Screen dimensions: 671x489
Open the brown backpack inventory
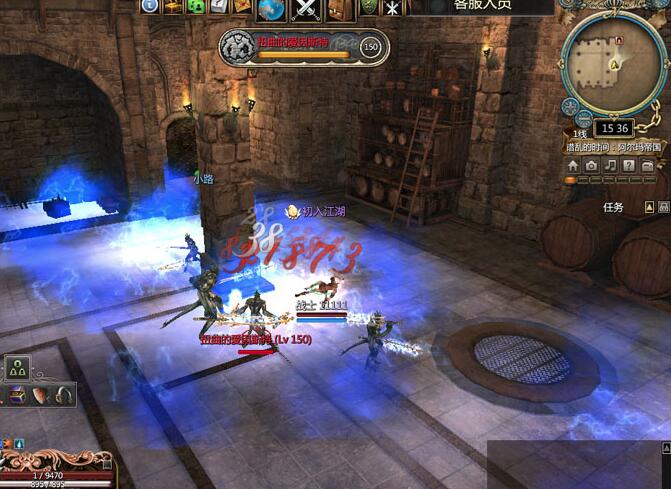339,8
